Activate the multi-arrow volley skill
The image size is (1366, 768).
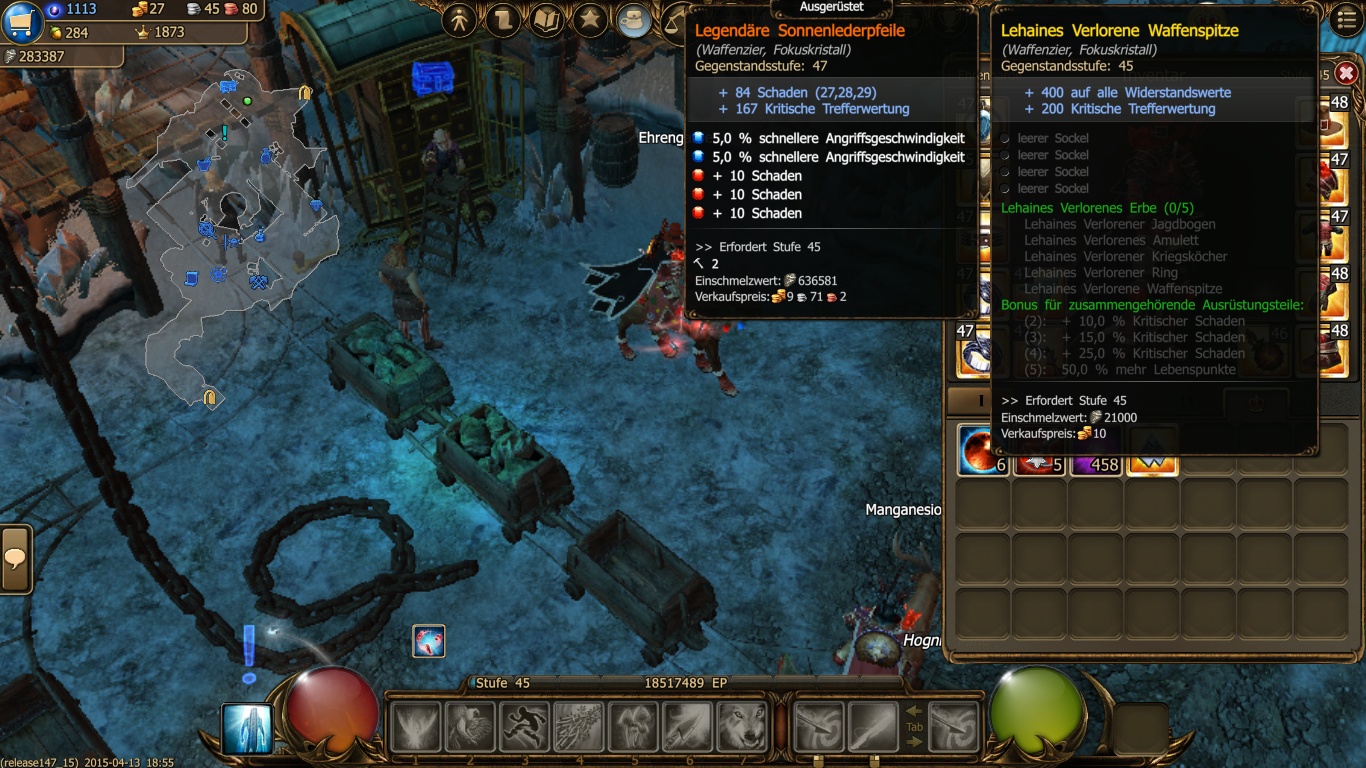tap(578, 727)
